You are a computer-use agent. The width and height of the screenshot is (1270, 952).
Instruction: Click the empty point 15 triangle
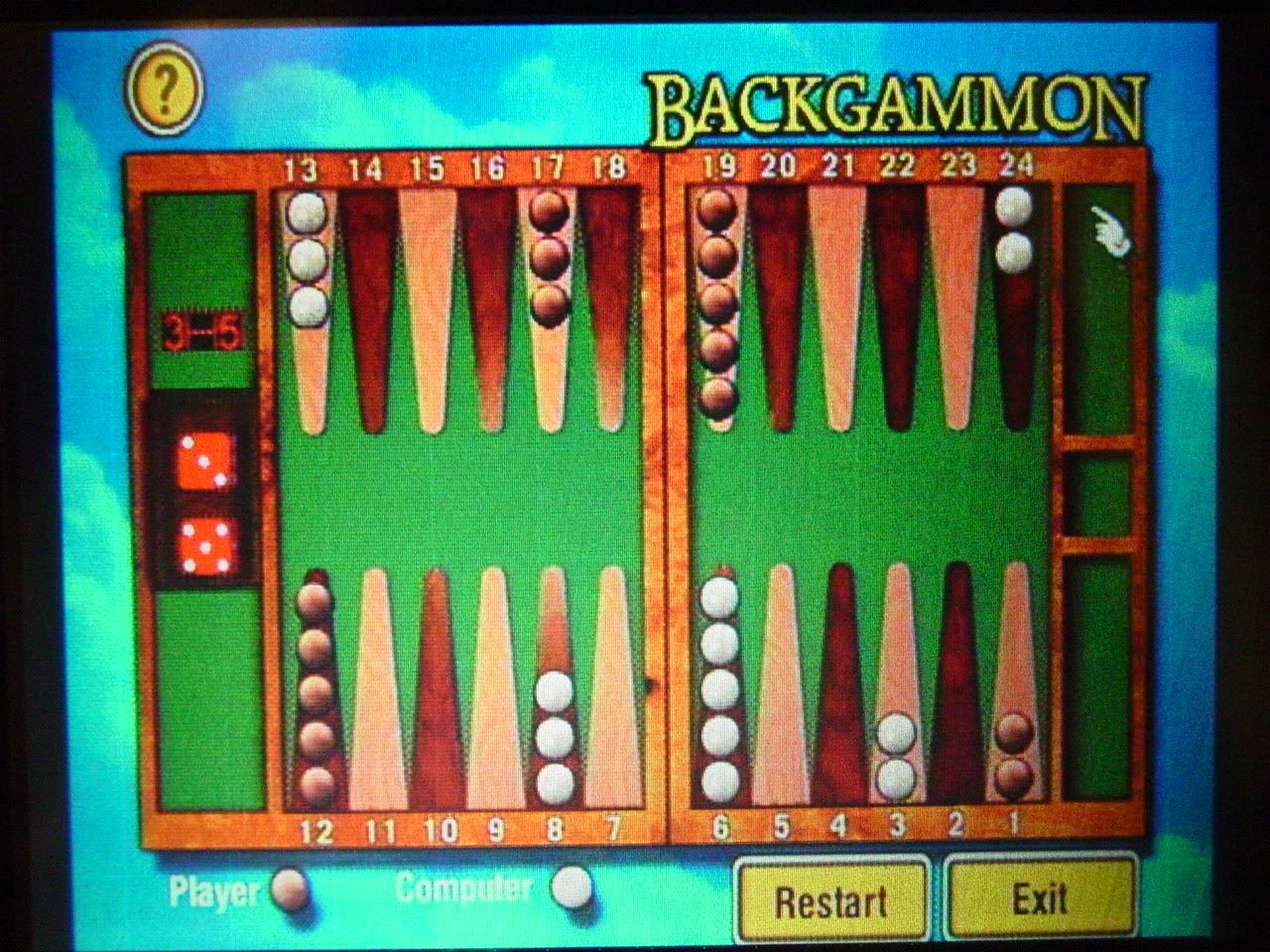428,307
